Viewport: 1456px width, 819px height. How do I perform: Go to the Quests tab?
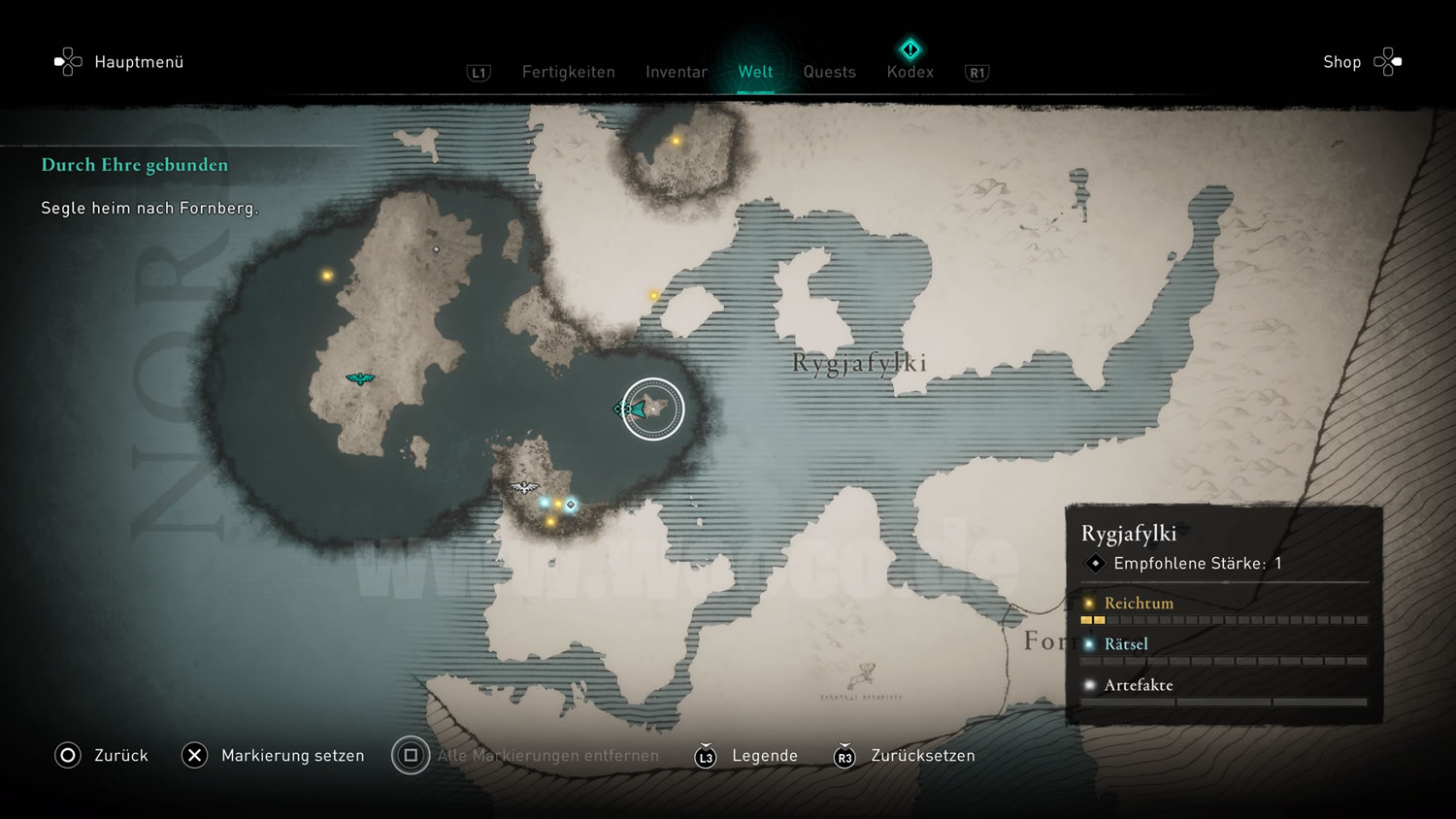pos(829,72)
